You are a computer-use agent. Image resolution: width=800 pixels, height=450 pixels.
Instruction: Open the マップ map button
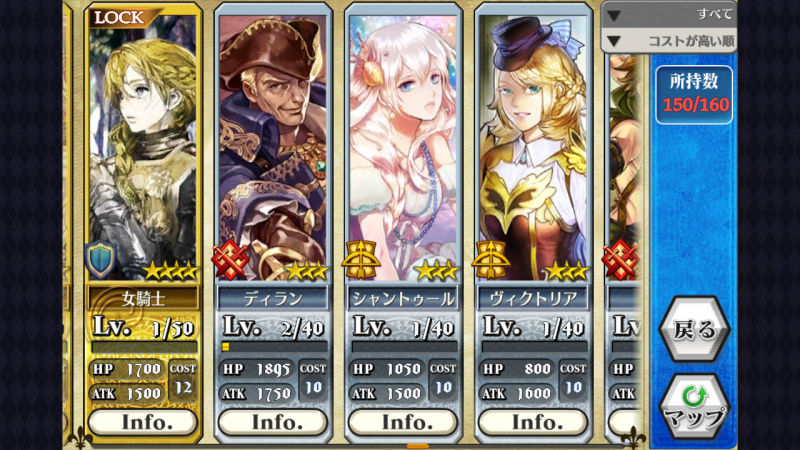pos(693,405)
